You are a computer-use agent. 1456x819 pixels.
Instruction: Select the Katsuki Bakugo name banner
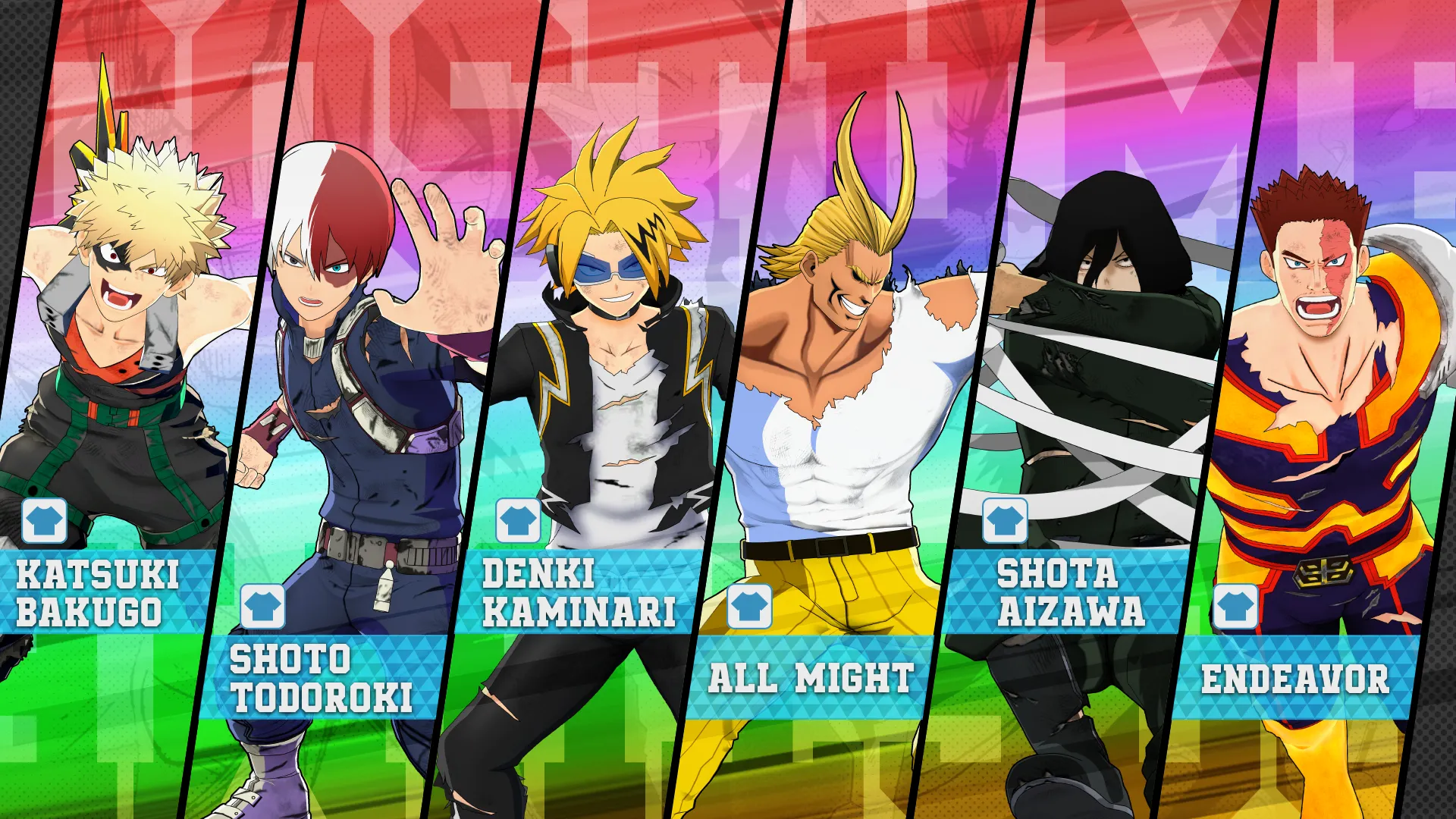(x=99, y=593)
